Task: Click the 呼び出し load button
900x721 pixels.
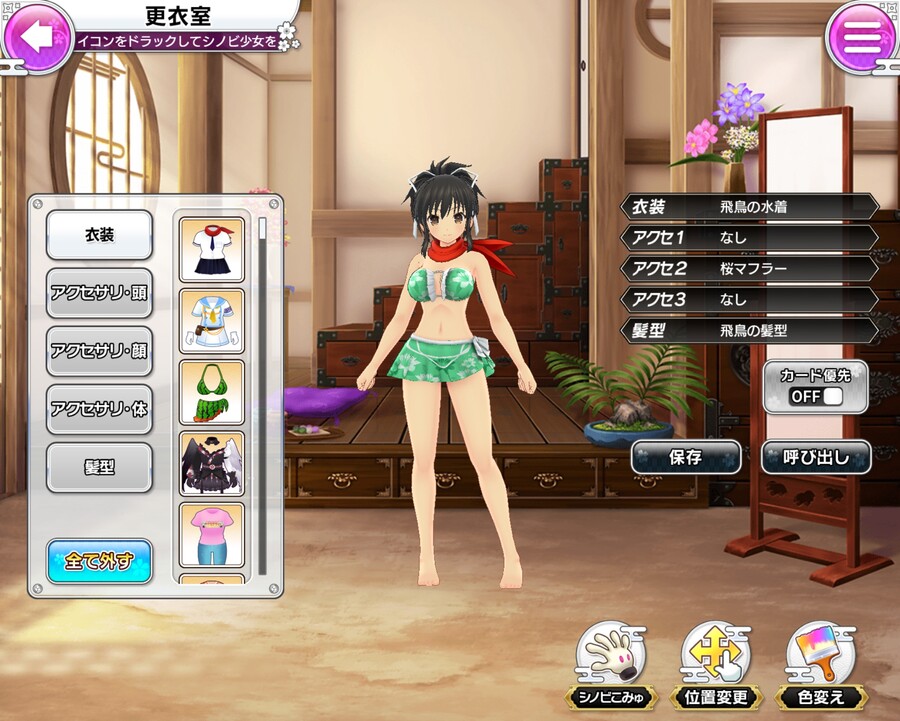Action: [x=815, y=457]
